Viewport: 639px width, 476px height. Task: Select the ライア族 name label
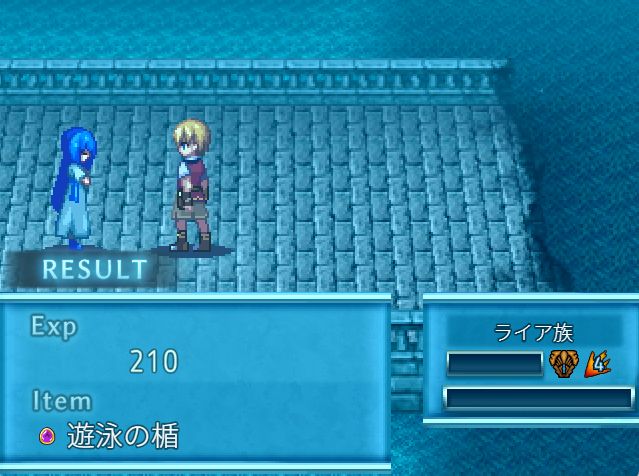pyautogui.click(x=533, y=333)
